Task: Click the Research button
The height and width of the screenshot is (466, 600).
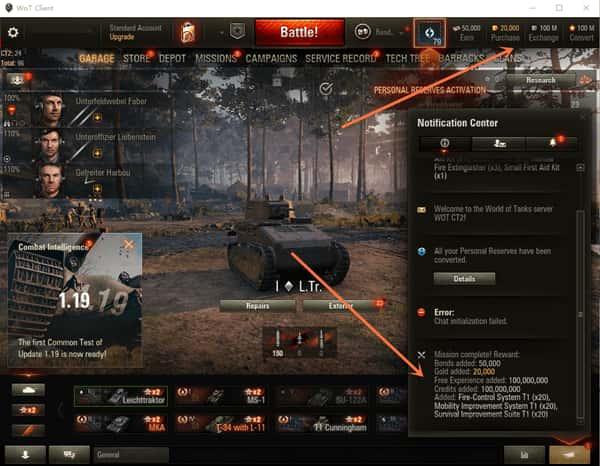Action: coord(540,79)
